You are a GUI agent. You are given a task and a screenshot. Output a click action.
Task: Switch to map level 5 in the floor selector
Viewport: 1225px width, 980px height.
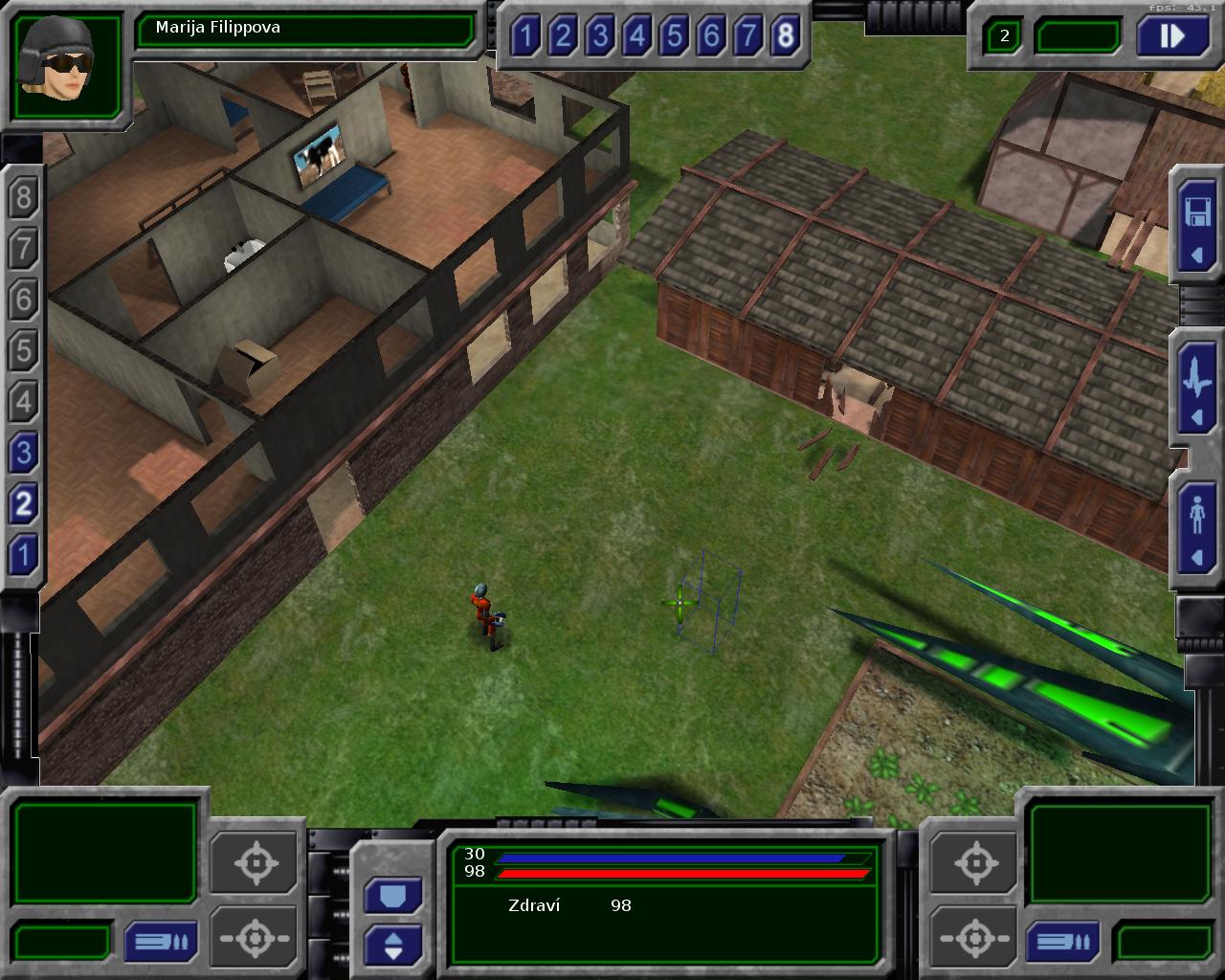coord(23,350)
